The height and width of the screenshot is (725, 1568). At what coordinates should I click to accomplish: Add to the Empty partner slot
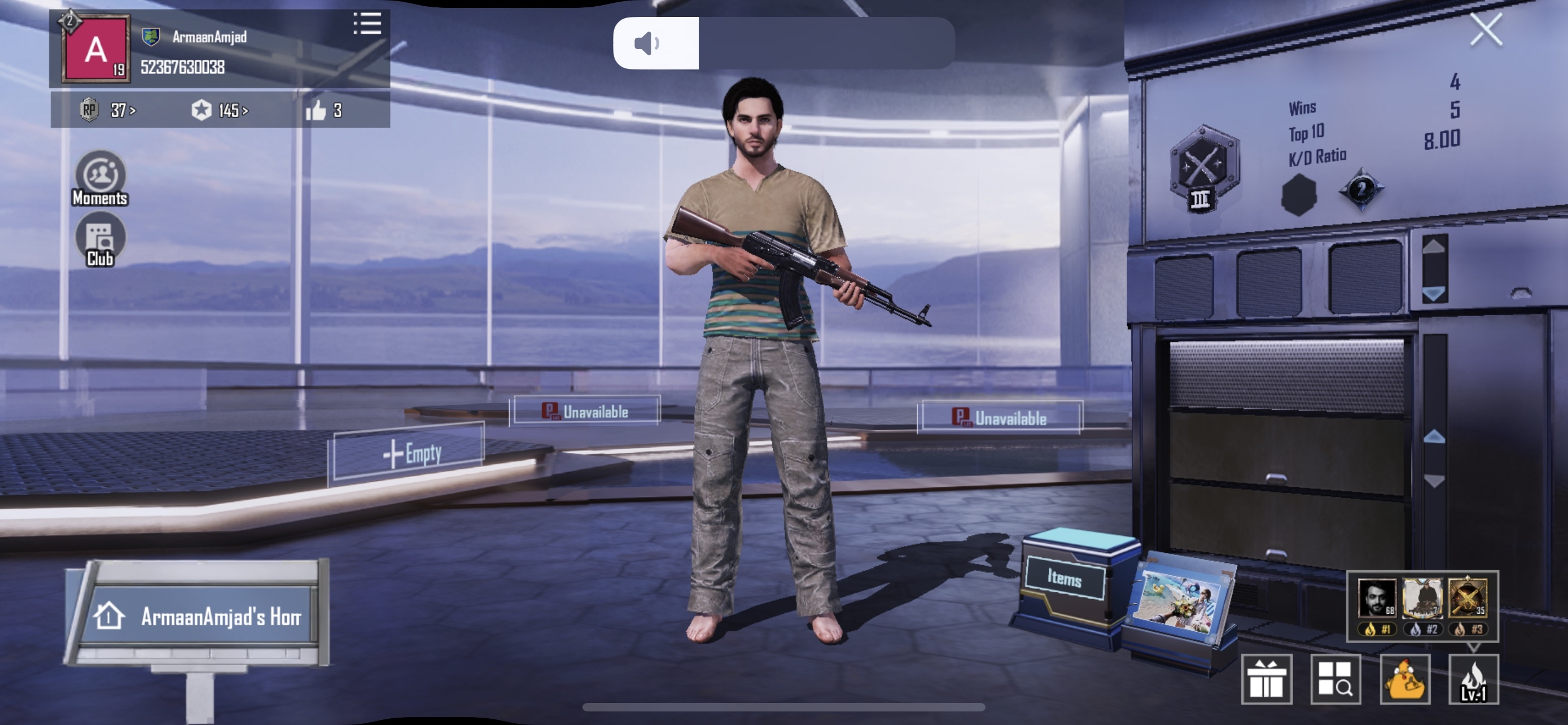406,453
